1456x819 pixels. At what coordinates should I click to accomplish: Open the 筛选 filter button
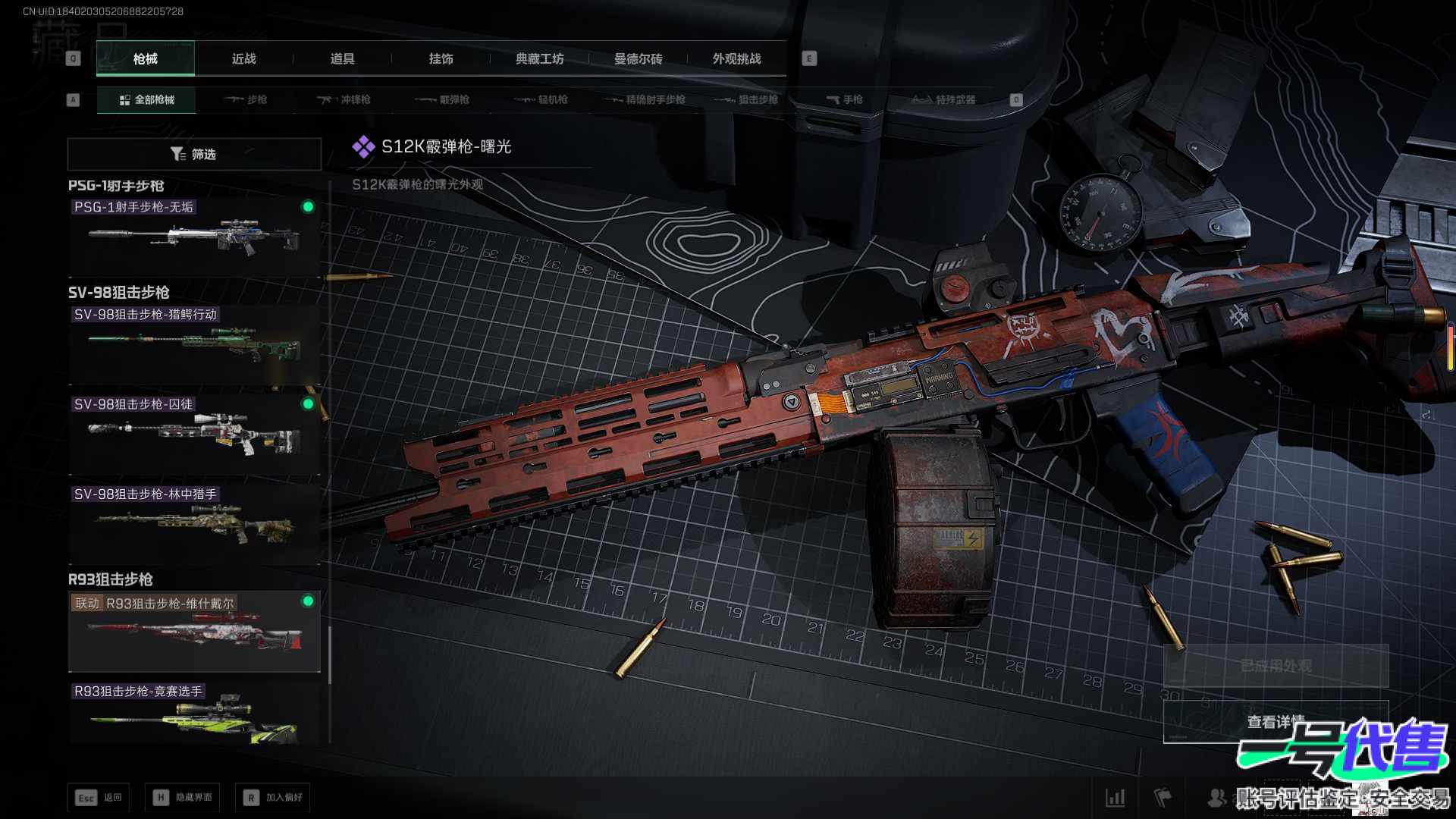194,154
